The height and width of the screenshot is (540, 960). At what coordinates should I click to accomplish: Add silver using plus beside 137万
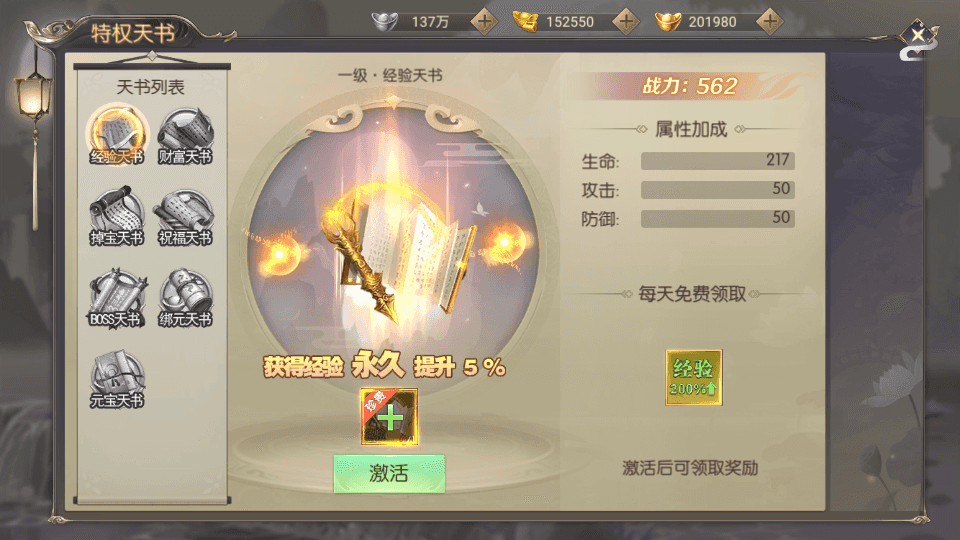click(484, 21)
